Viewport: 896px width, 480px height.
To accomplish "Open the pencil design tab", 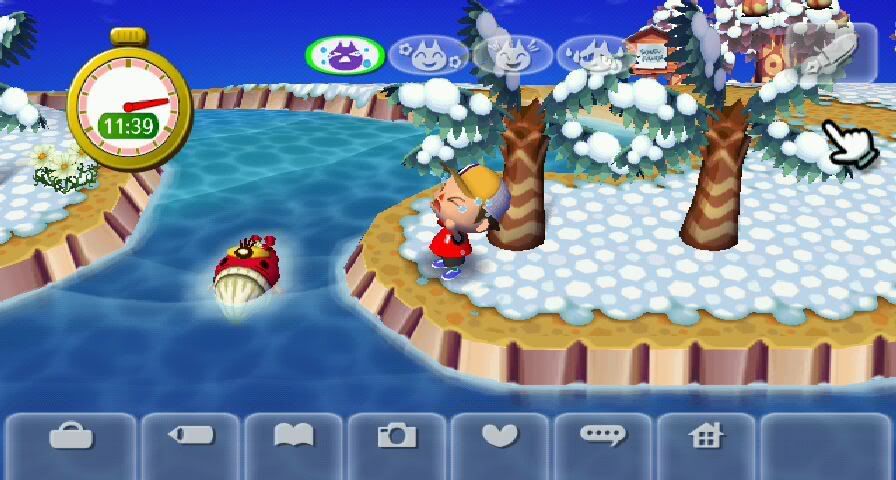I will pyautogui.click(x=191, y=437).
